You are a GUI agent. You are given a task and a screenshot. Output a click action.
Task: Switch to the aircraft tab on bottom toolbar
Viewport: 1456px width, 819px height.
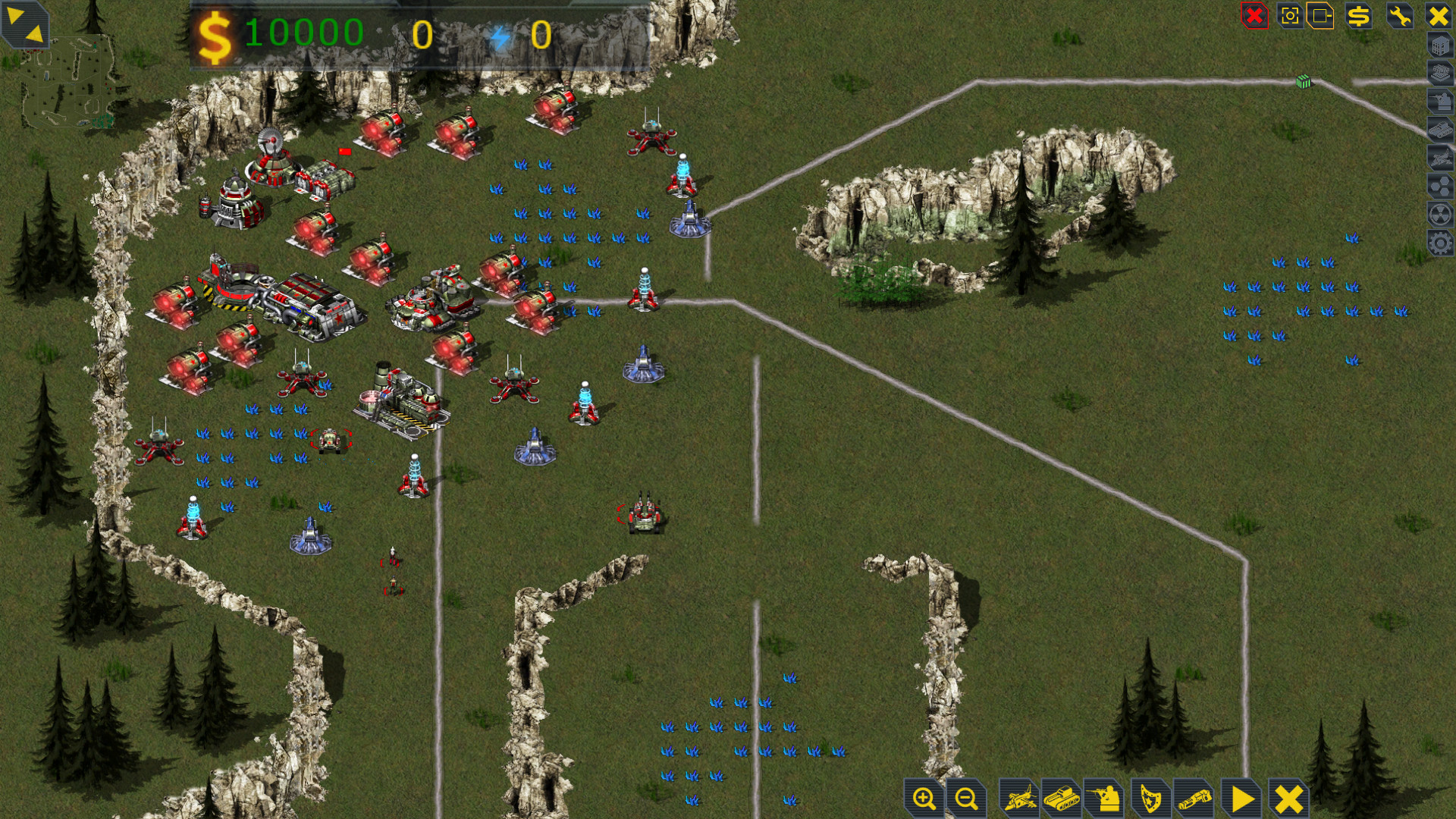coord(1020,799)
